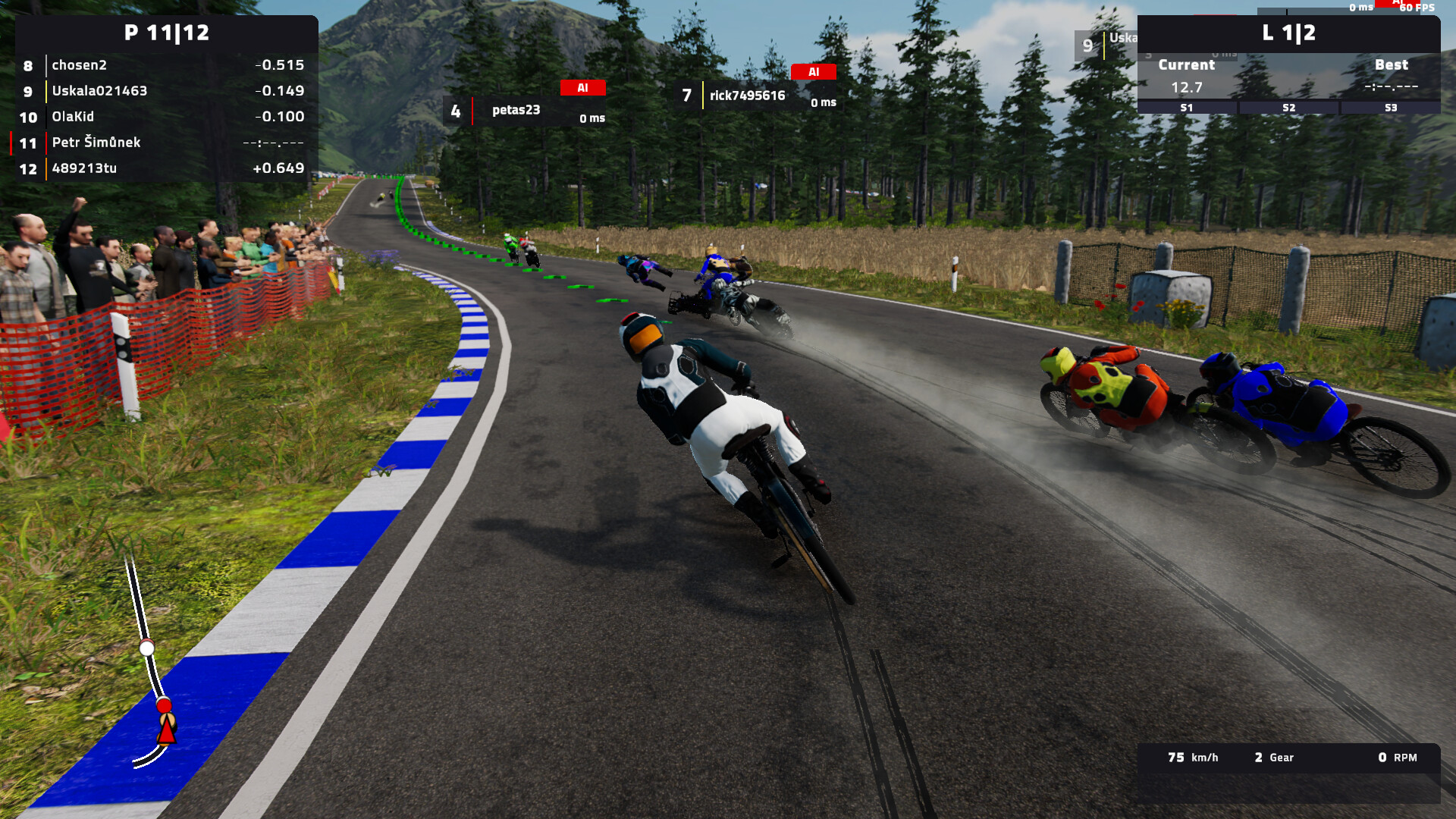Screen dimensions: 1456x819
Task: Click the yellow position bar next to Uskala021463
Action: click(45, 91)
